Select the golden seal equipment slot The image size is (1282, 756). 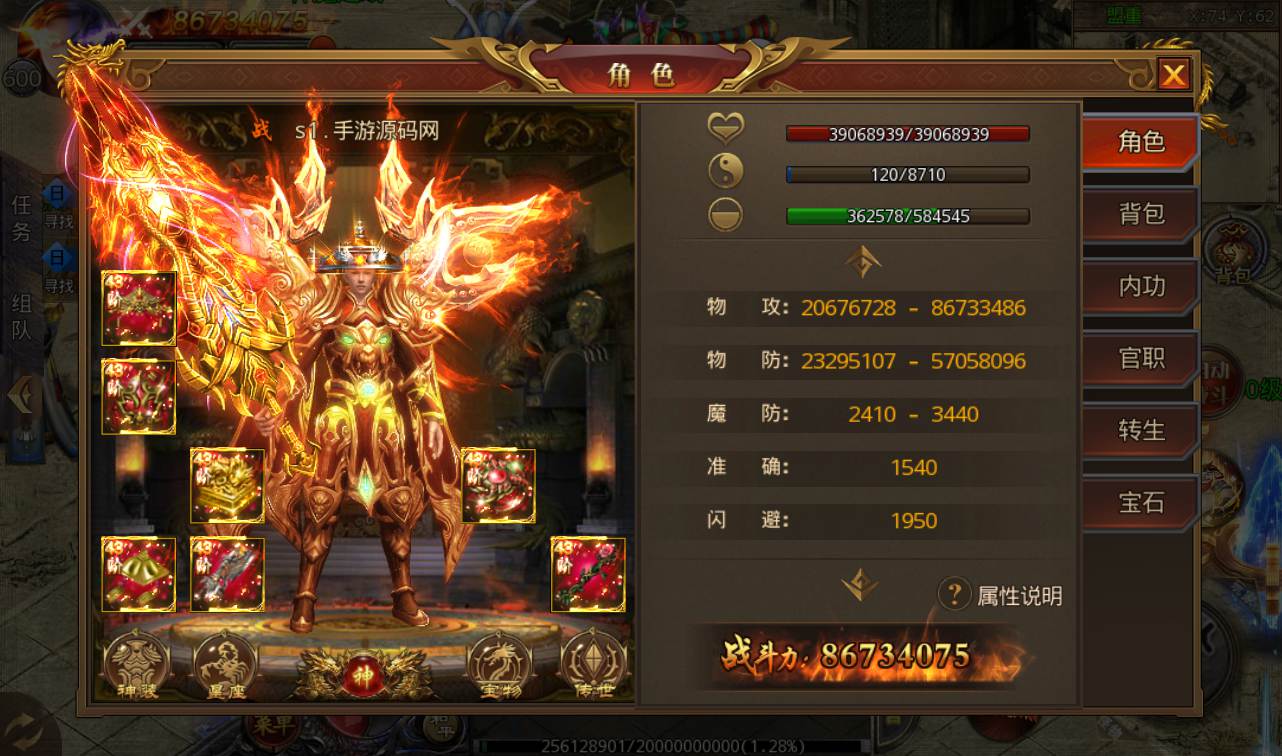click(x=227, y=485)
